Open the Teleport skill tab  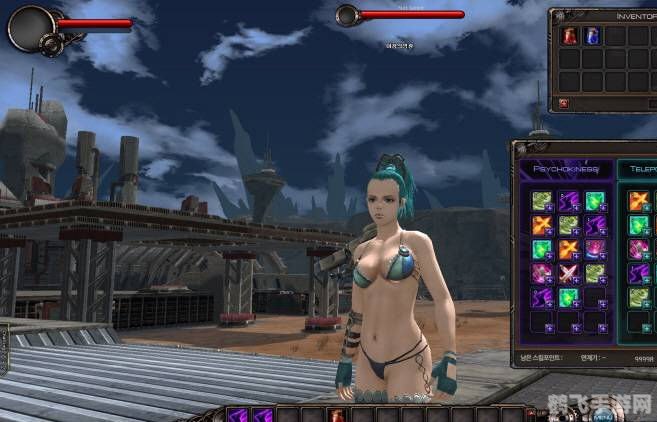pos(638,169)
